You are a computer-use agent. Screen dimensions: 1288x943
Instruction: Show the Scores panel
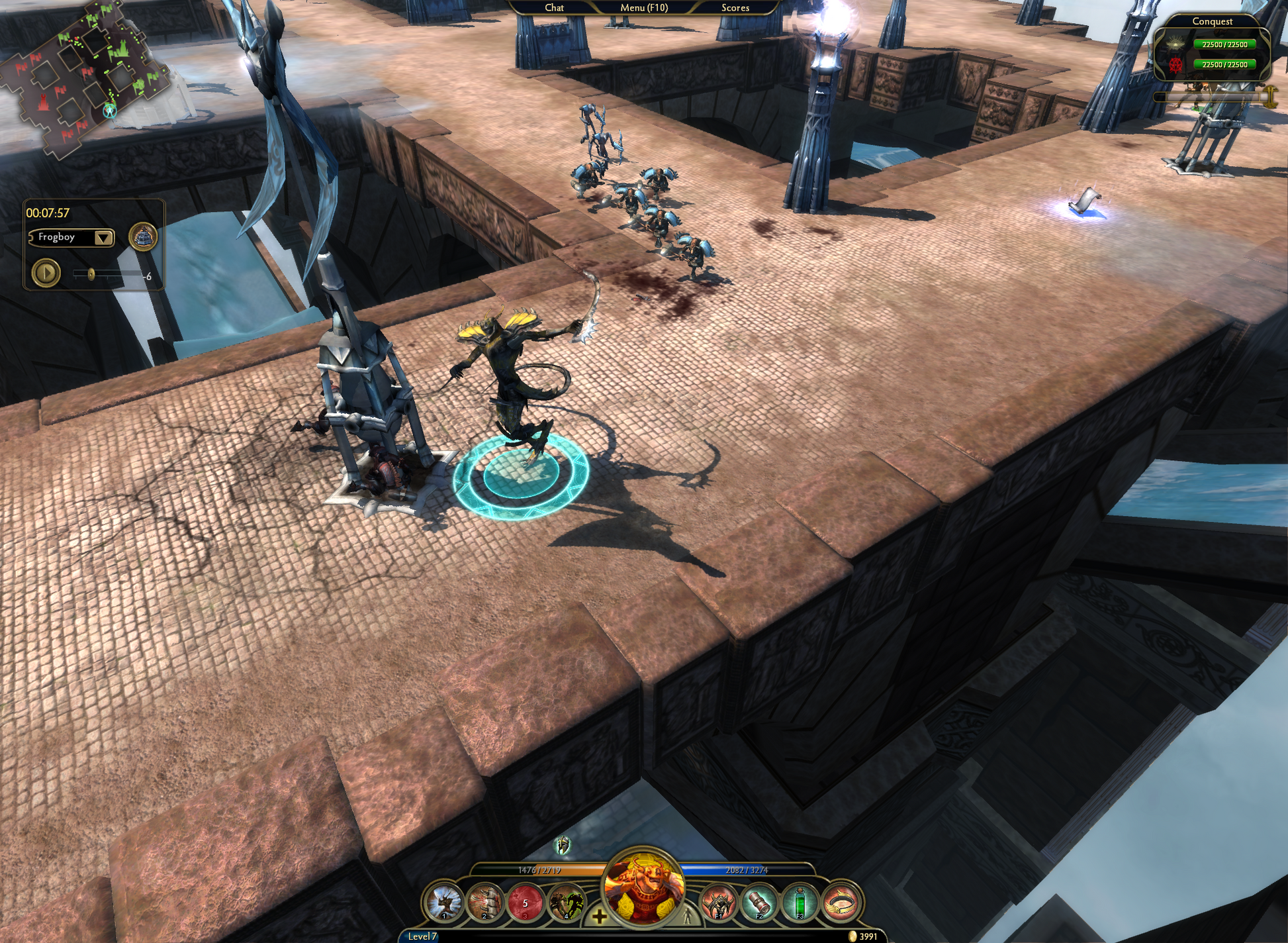[x=735, y=8]
